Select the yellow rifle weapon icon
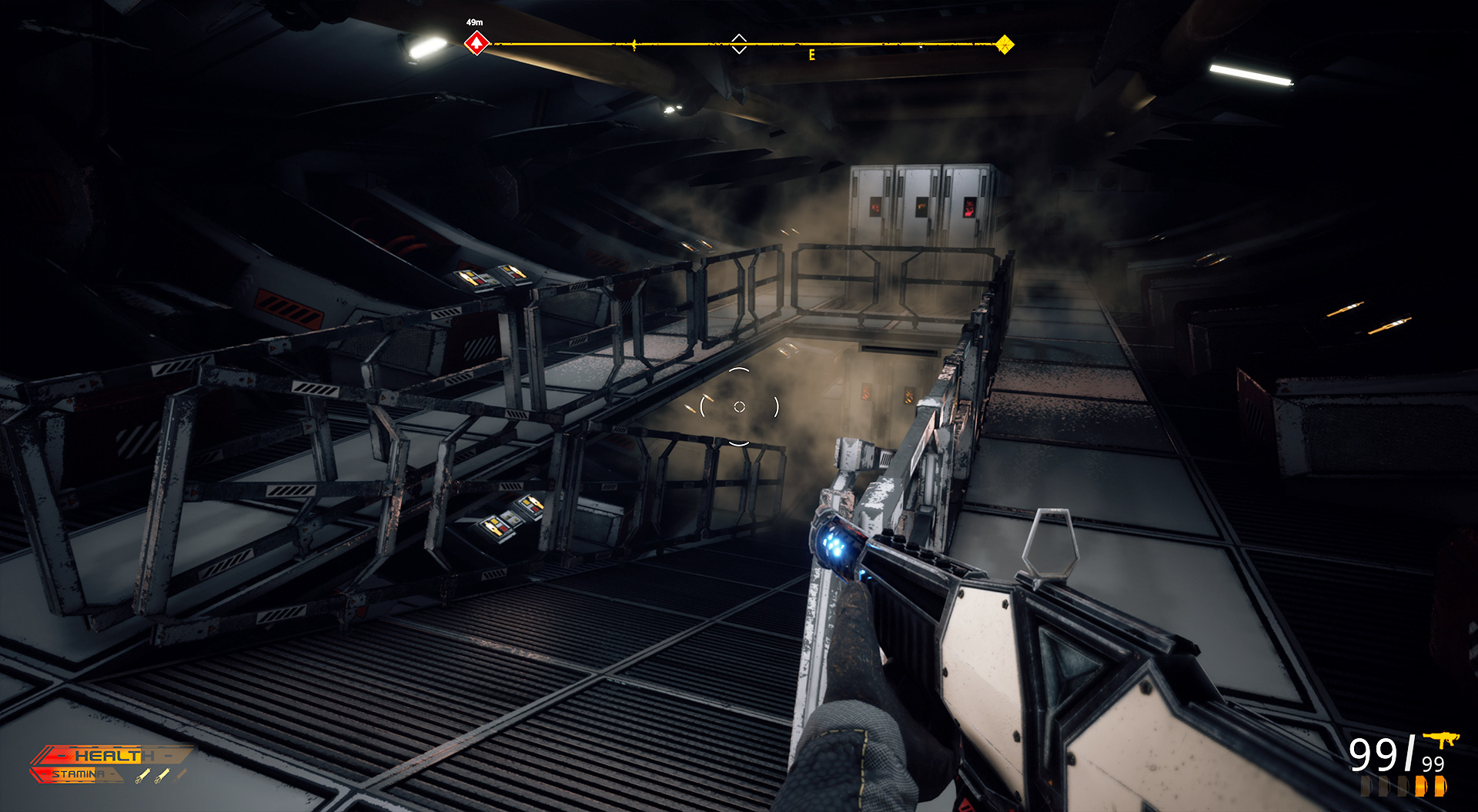1478x812 pixels. (x=1440, y=740)
